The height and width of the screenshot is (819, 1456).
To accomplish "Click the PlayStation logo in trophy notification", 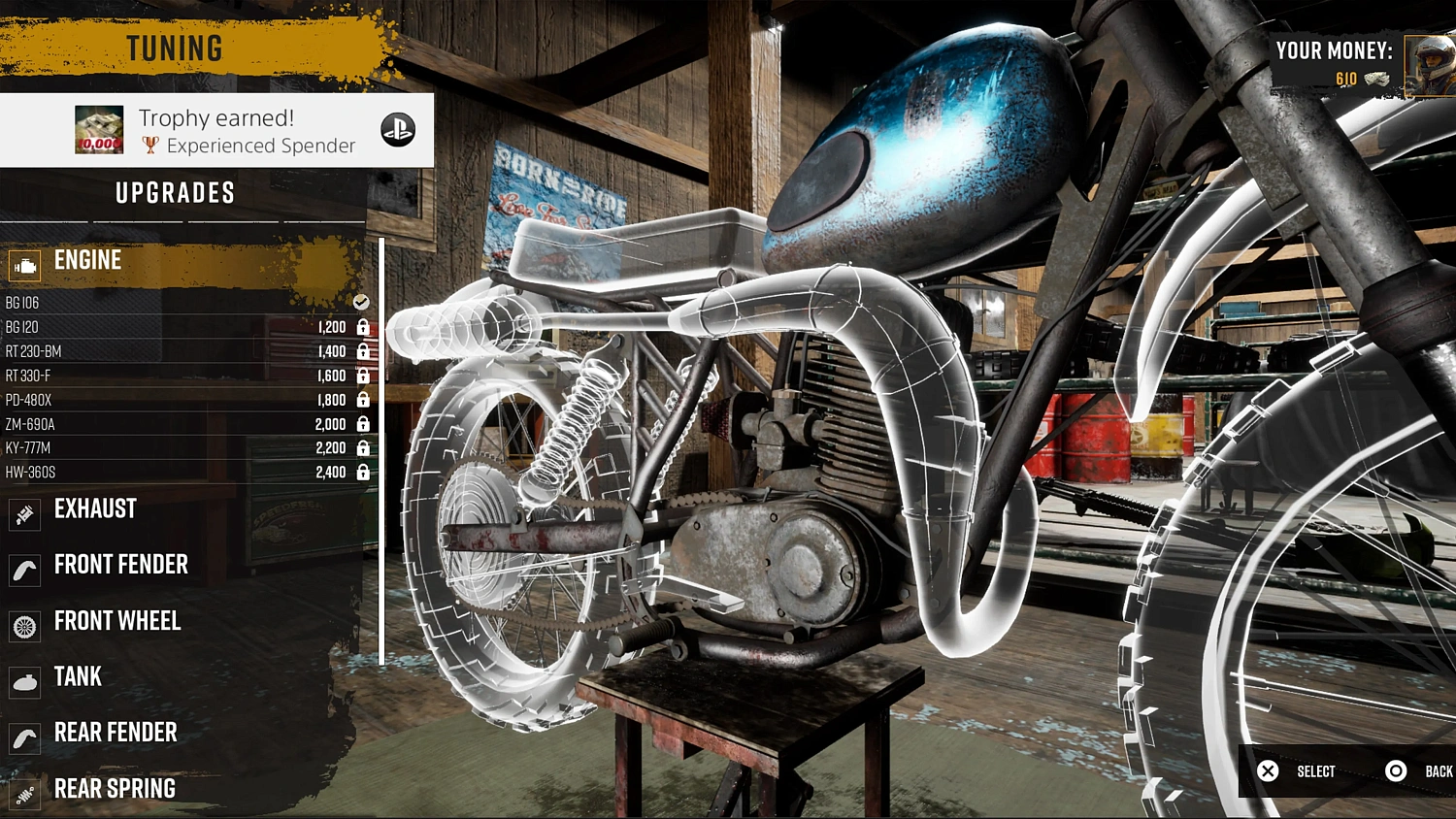I will click(x=398, y=129).
